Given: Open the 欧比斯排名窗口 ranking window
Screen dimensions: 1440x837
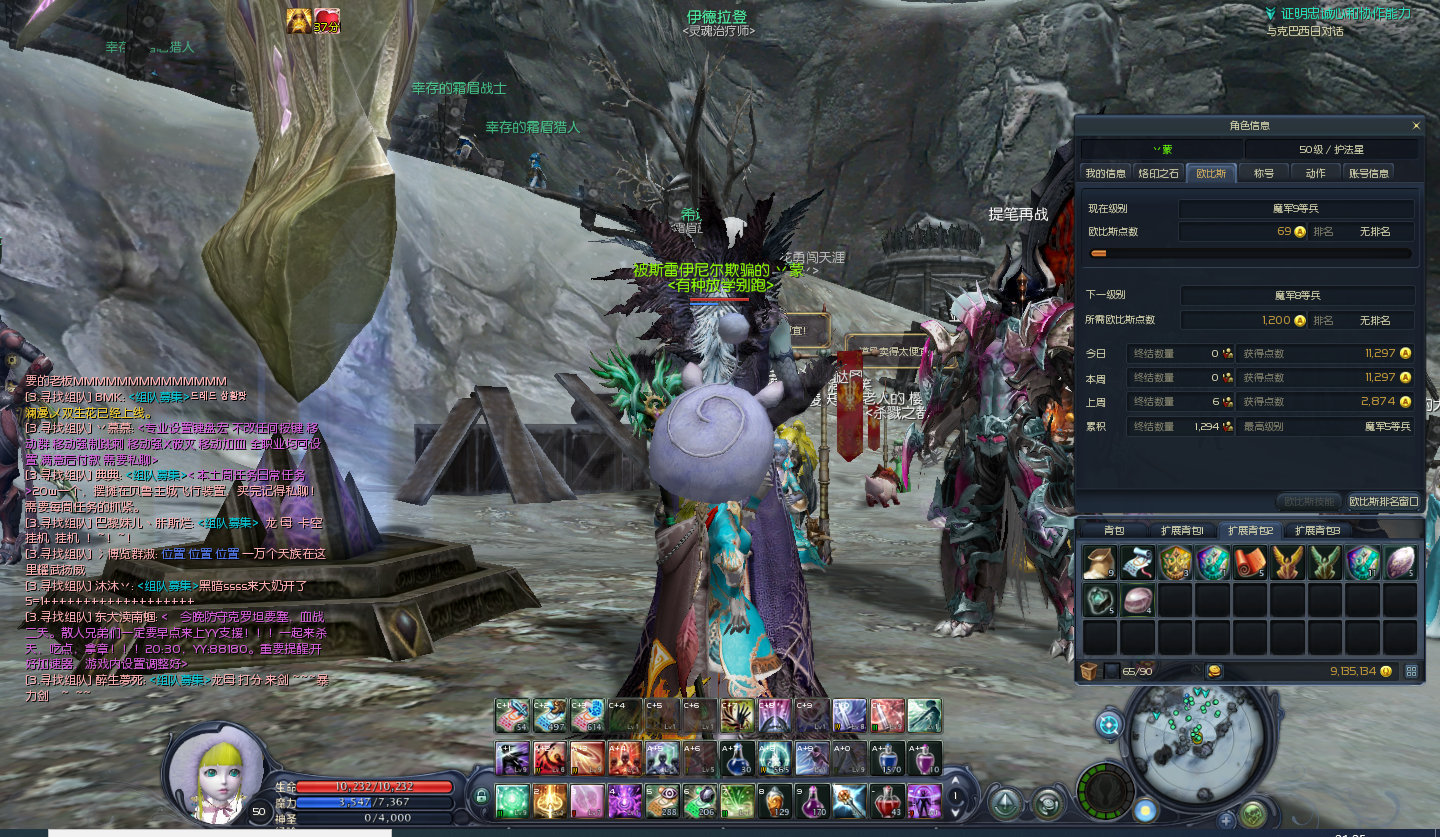Looking at the screenshot, I should tap(1383, 501).
